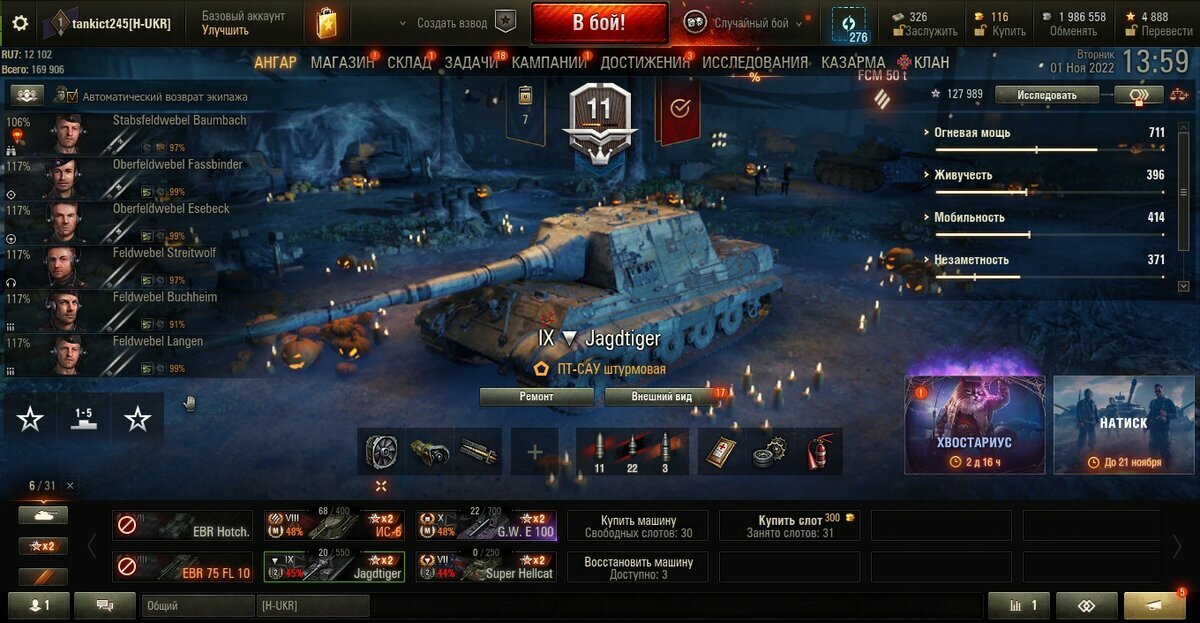Go to the ЗАДАЧИ tab
1200x623 pixels.
tap(471, 62)
